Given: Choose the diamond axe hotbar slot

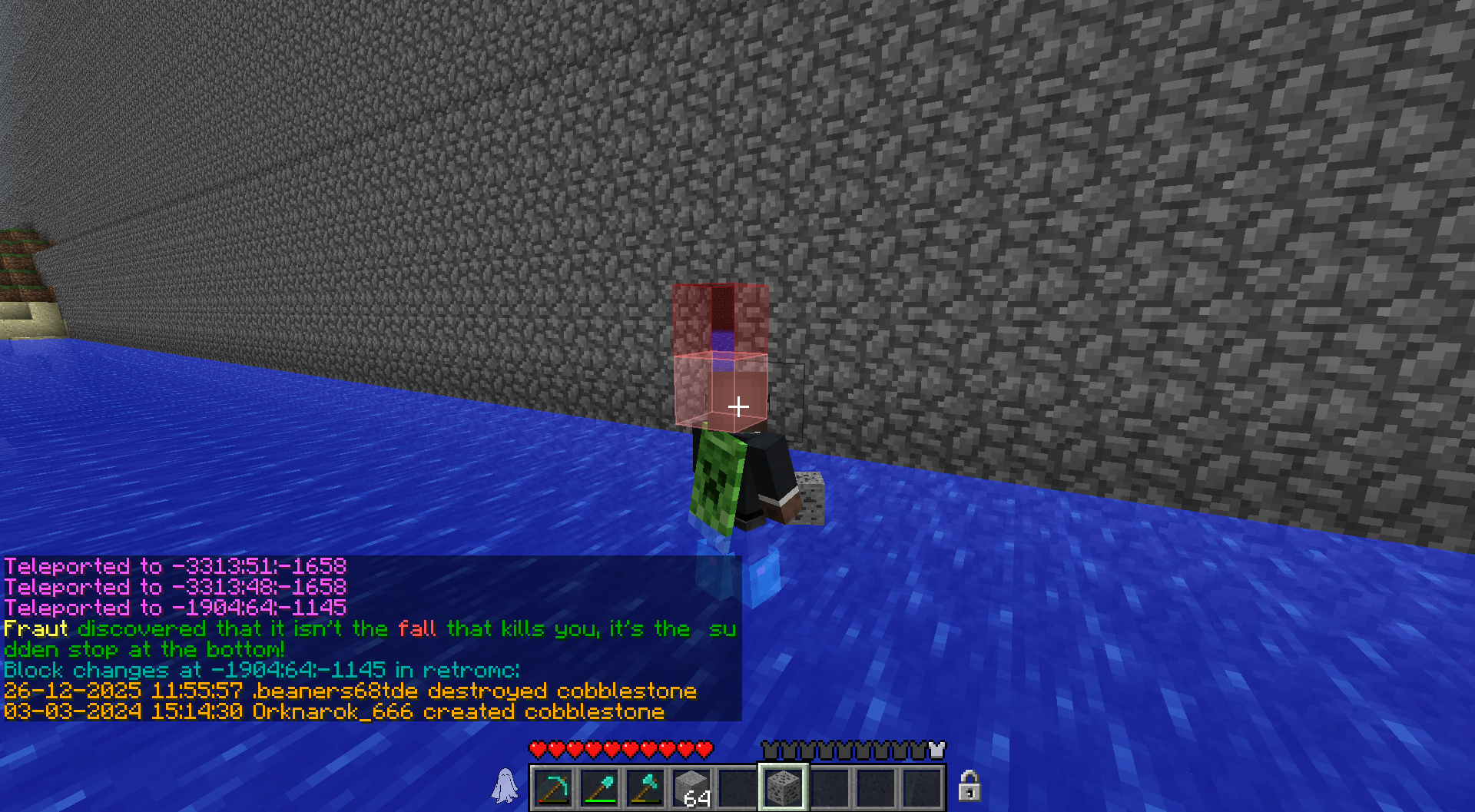Looking at the screenshot, I should 645,787.
